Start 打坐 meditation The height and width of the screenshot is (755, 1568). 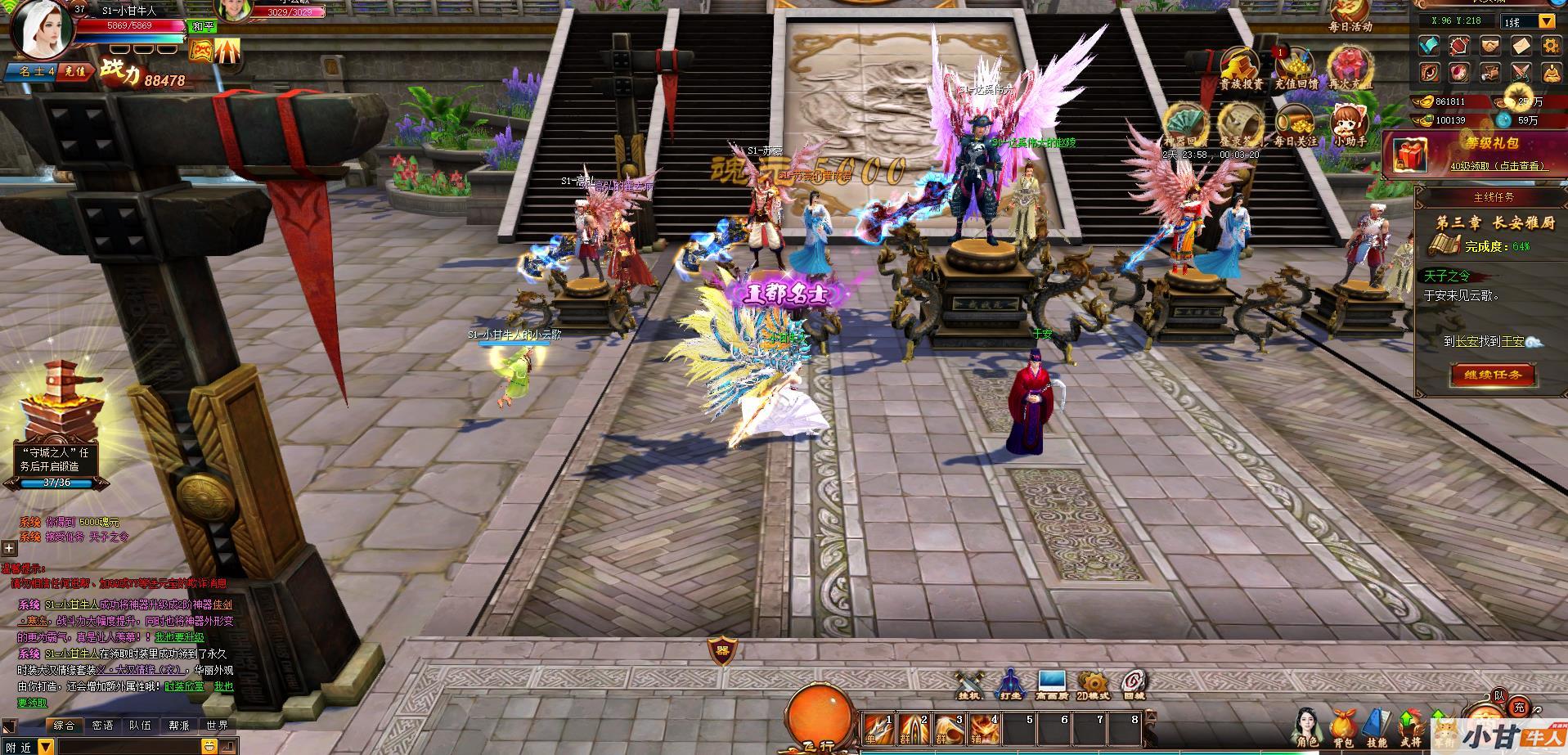(x=1010, y=683)
